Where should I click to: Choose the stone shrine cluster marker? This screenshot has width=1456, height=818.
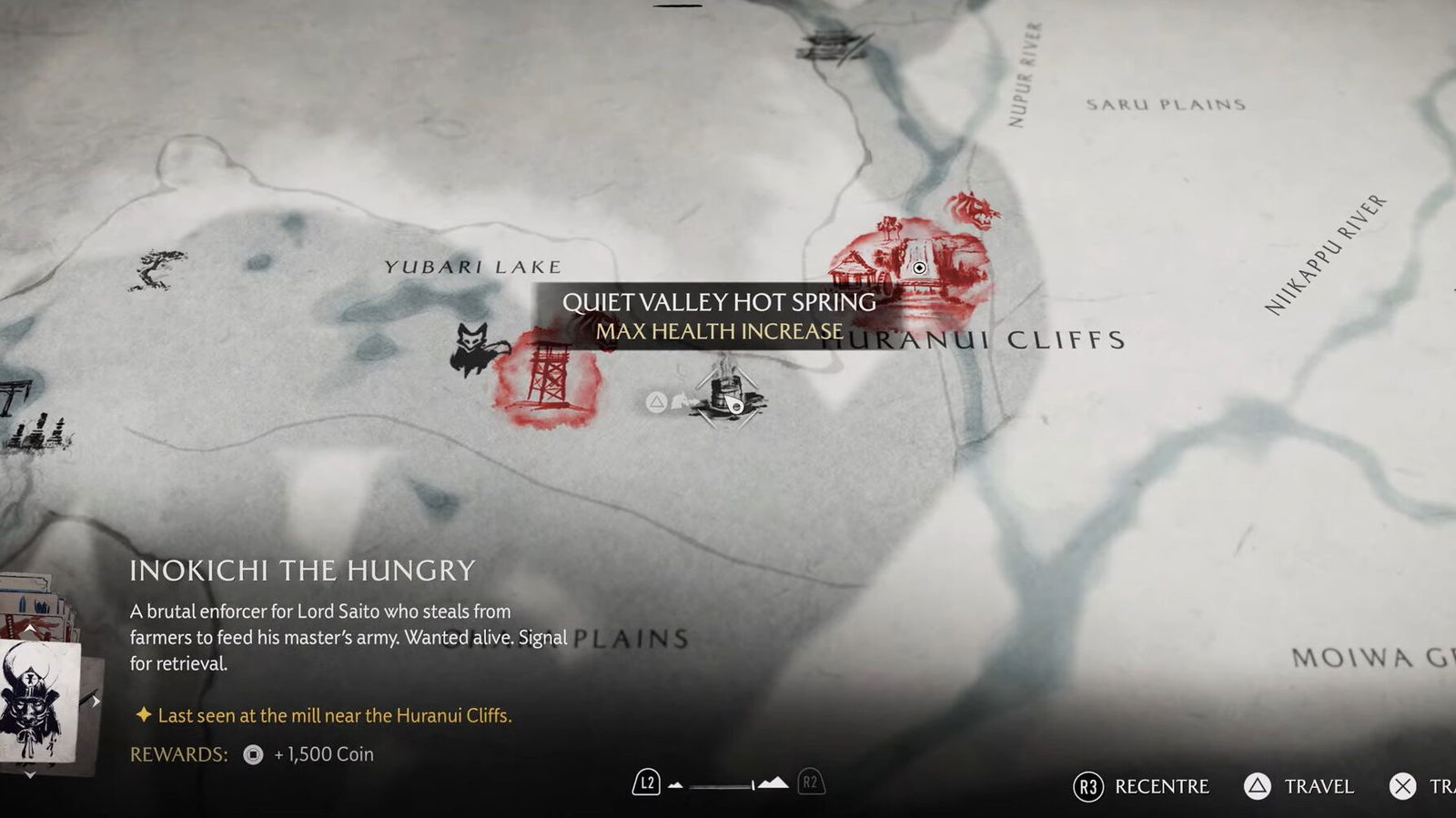tap(38, 431)
